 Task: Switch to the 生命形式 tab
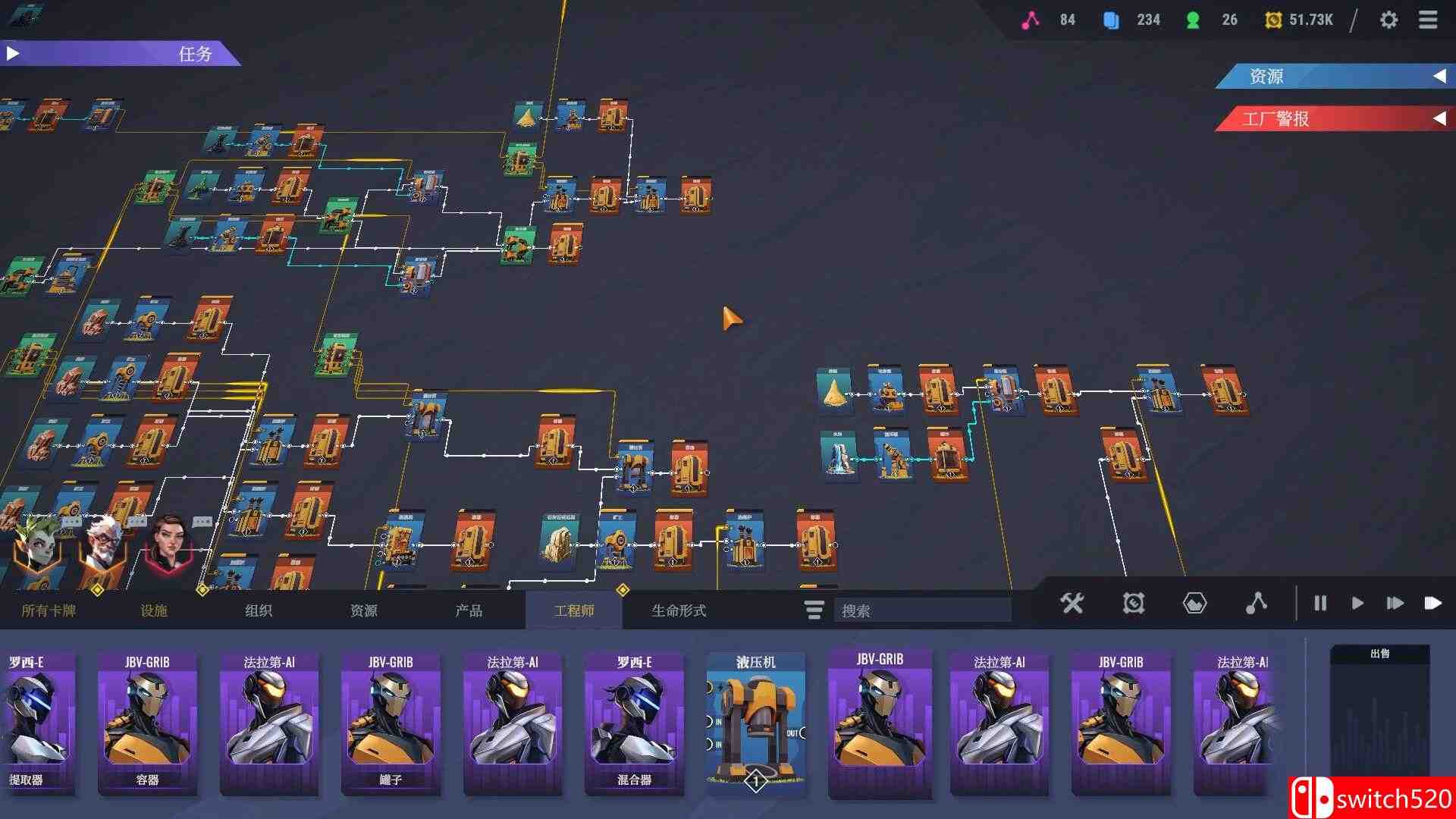click(x=680, y=610)
